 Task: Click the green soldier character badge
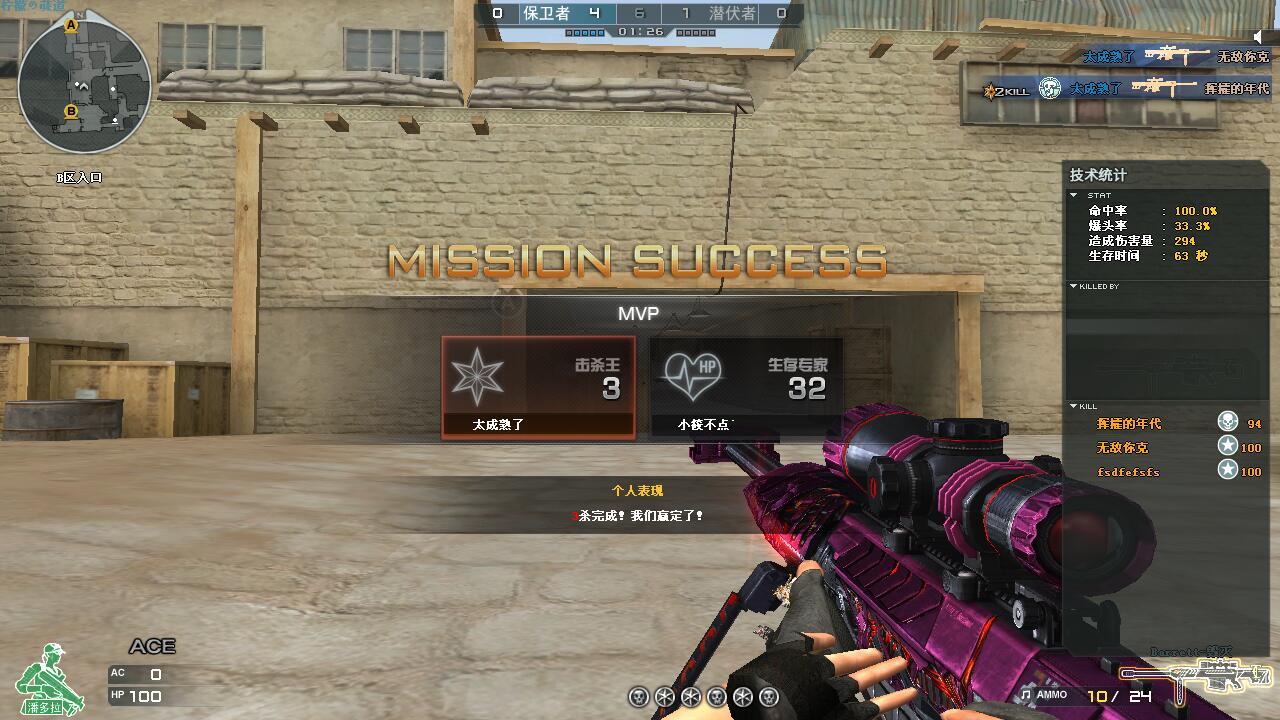point(49,679)
